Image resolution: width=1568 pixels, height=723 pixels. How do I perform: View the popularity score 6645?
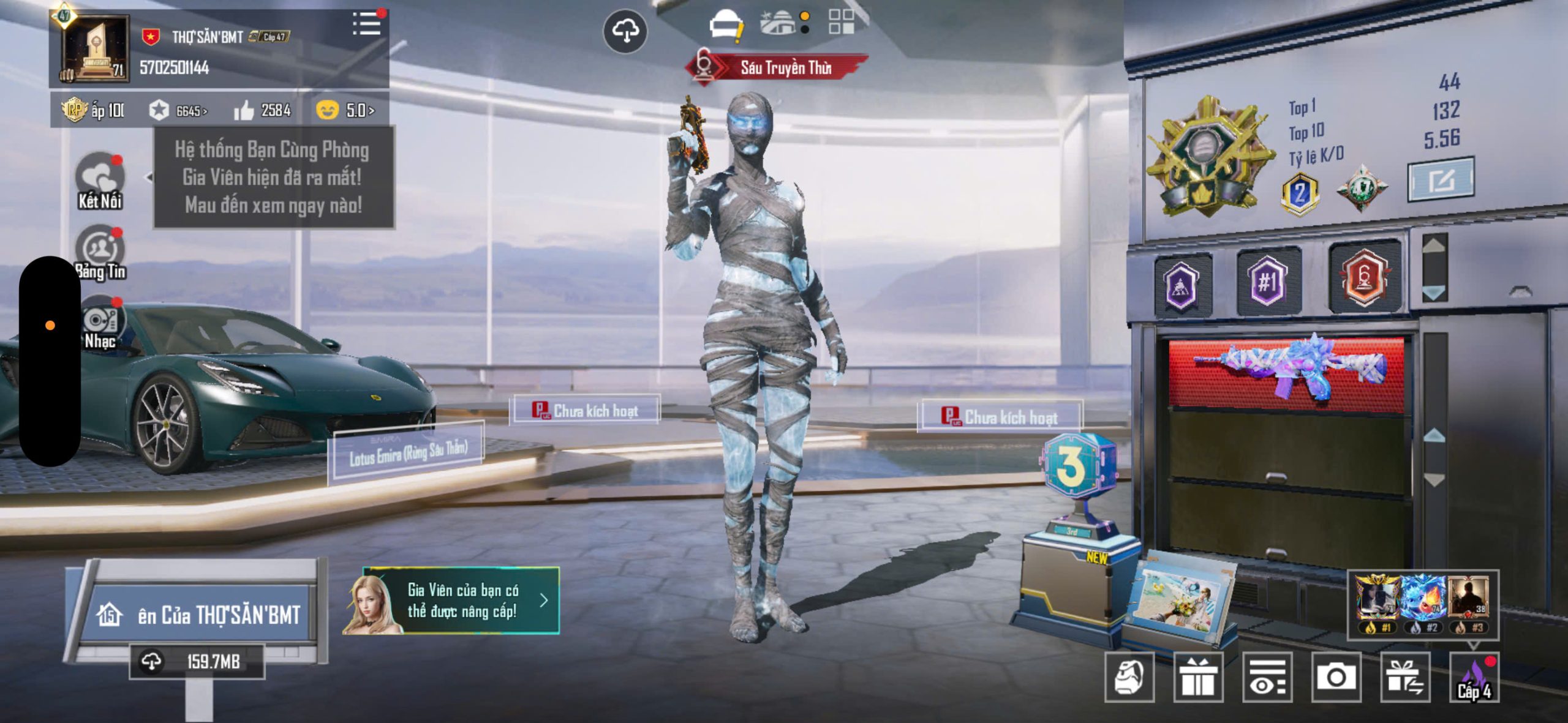tap(178, 111)
